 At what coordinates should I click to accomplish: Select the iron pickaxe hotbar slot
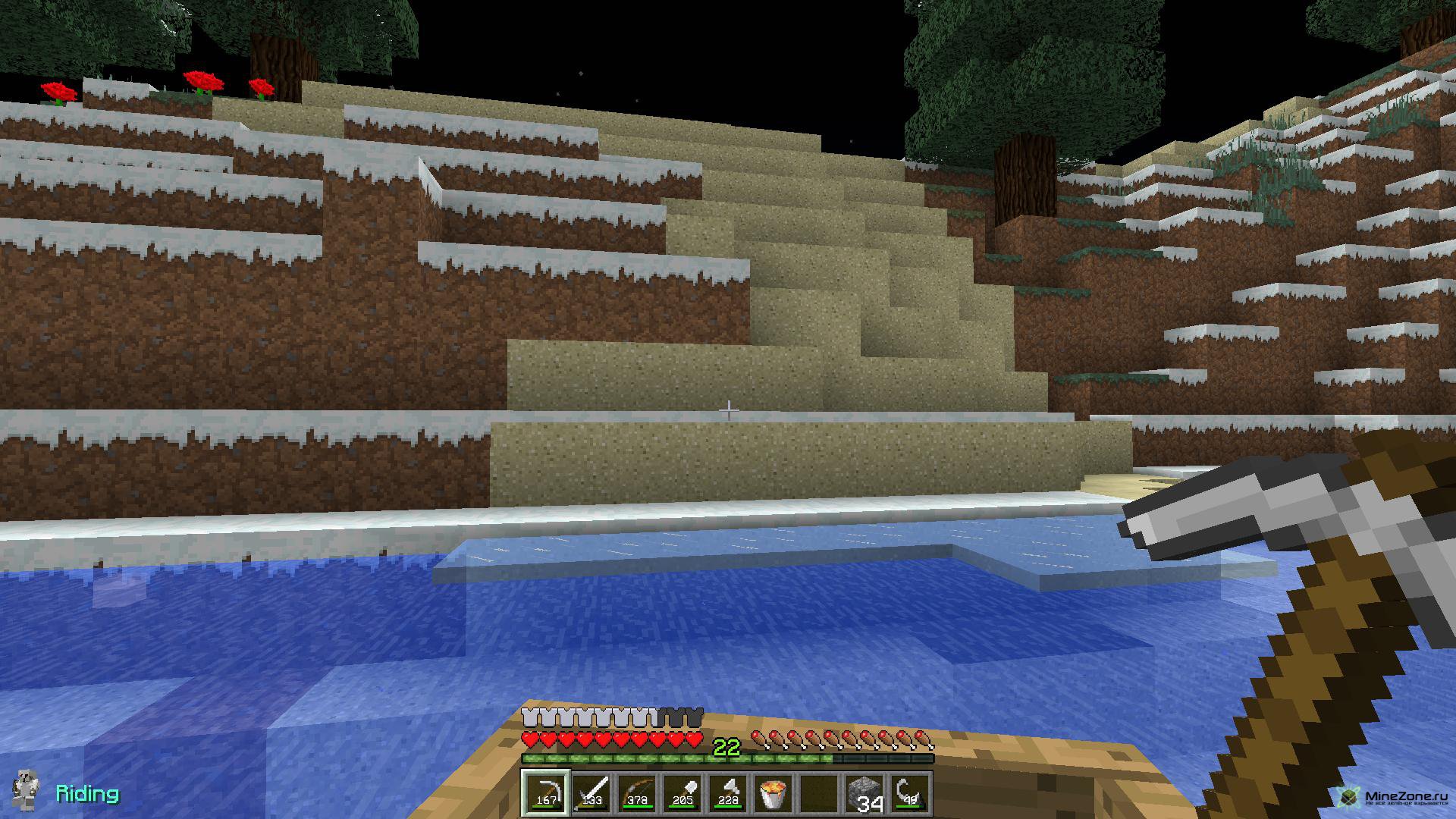pos(546,792)
